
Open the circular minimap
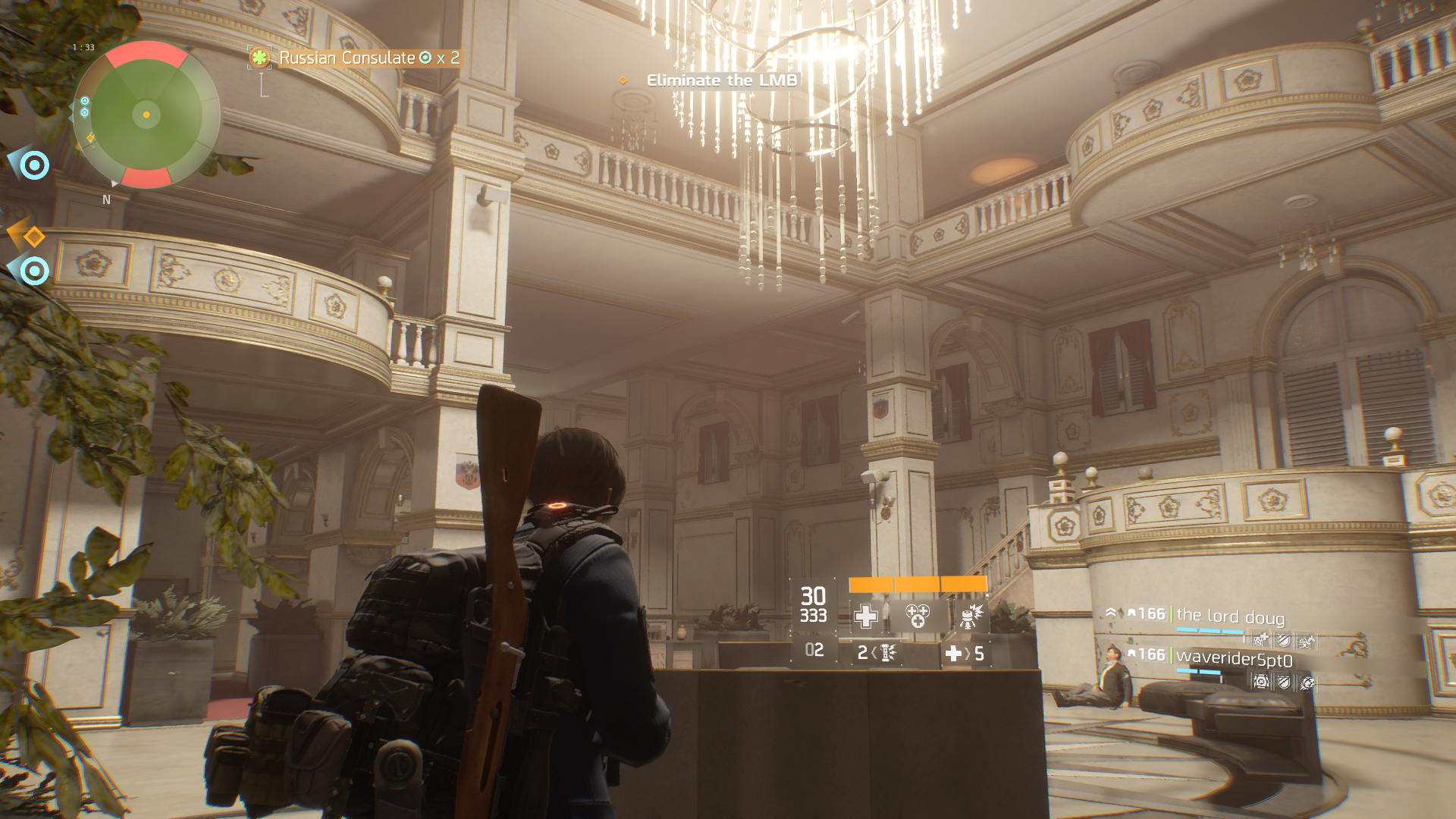[x=146, y=115]
